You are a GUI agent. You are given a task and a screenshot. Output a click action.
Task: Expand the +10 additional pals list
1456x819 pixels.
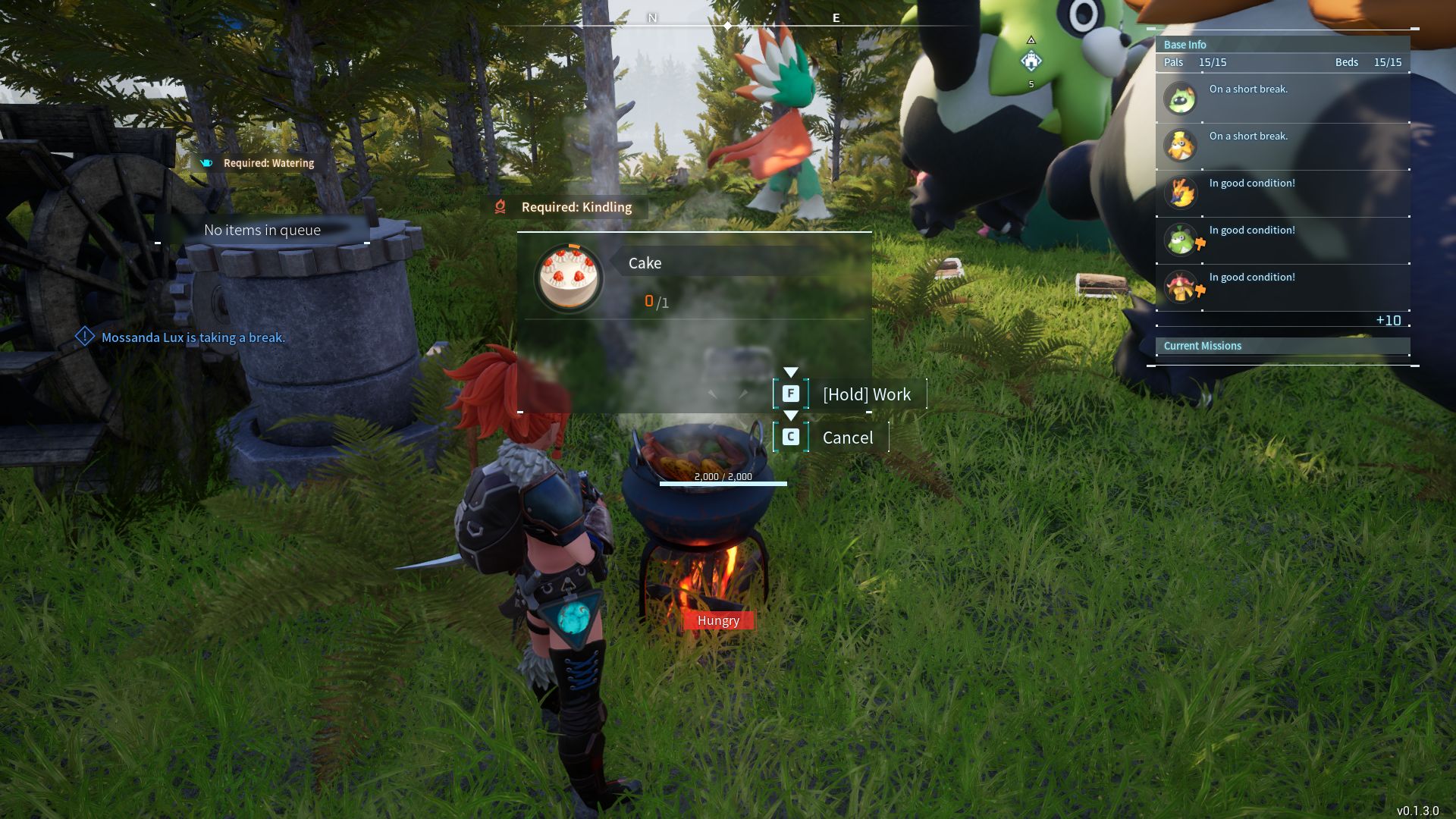(1388, 320)
